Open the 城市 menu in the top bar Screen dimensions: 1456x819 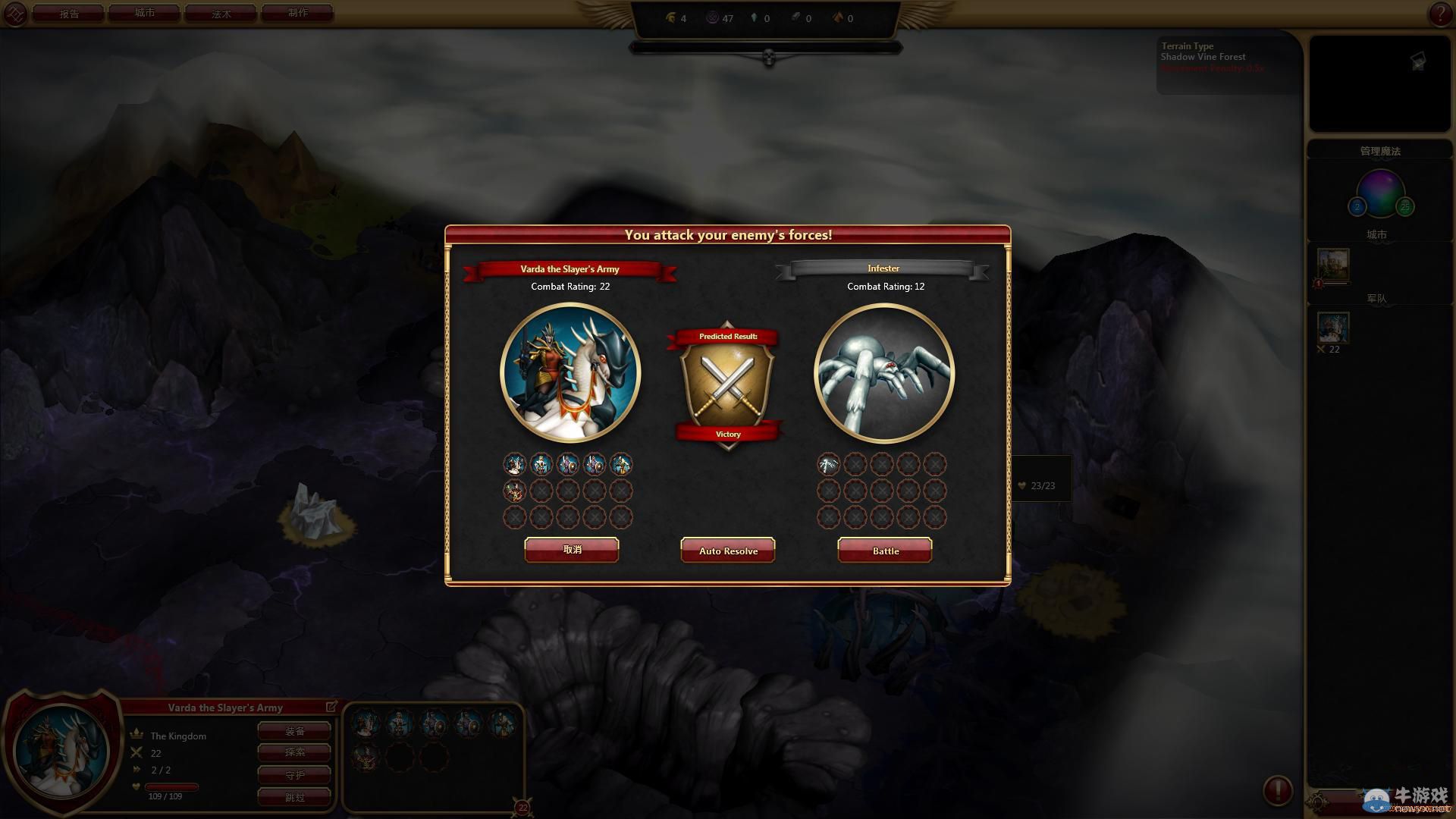pyautogui.click(x=144, y=14)
